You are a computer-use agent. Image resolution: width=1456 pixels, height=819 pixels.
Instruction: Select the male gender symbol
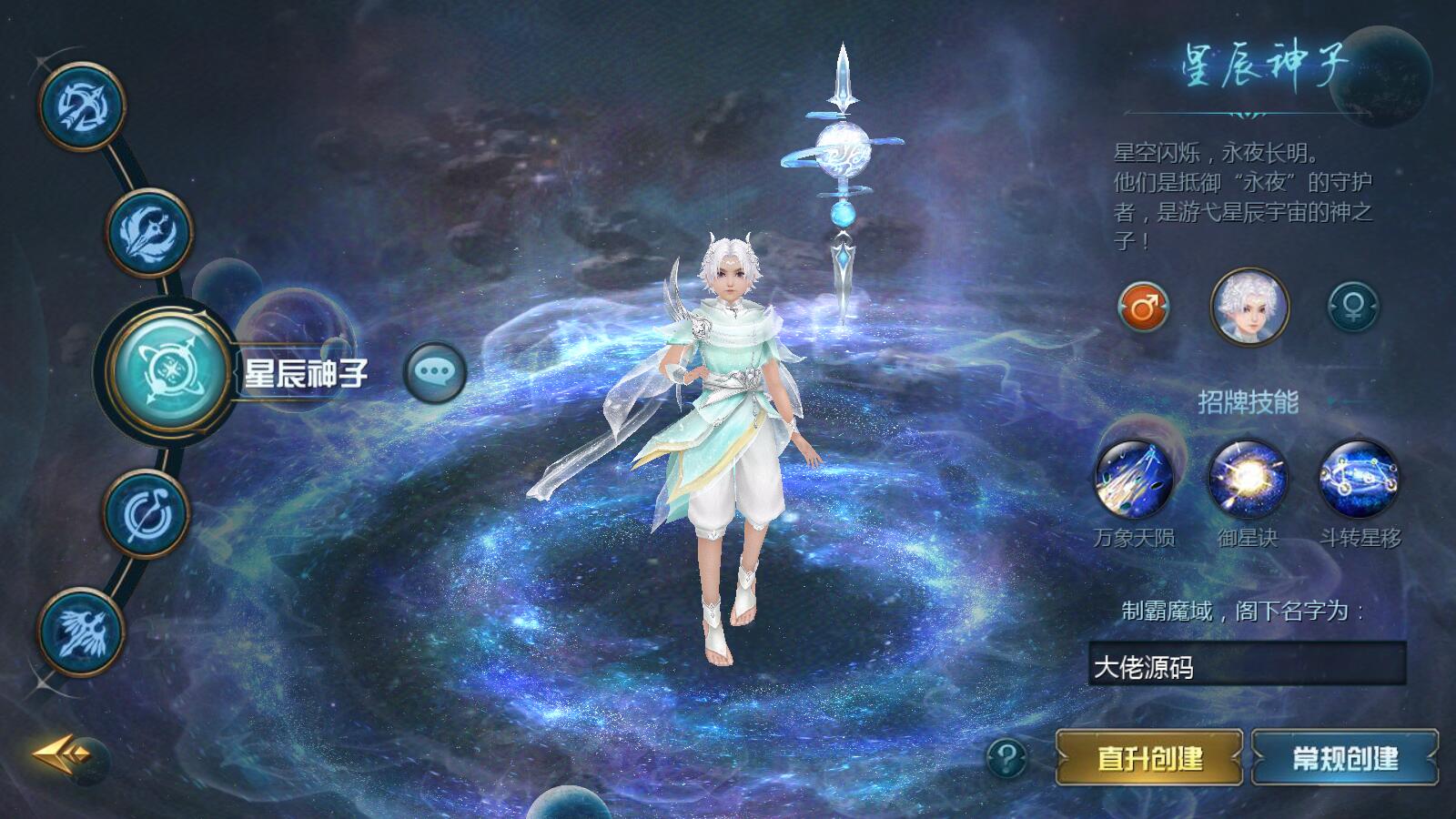[x=1143, y=308]
